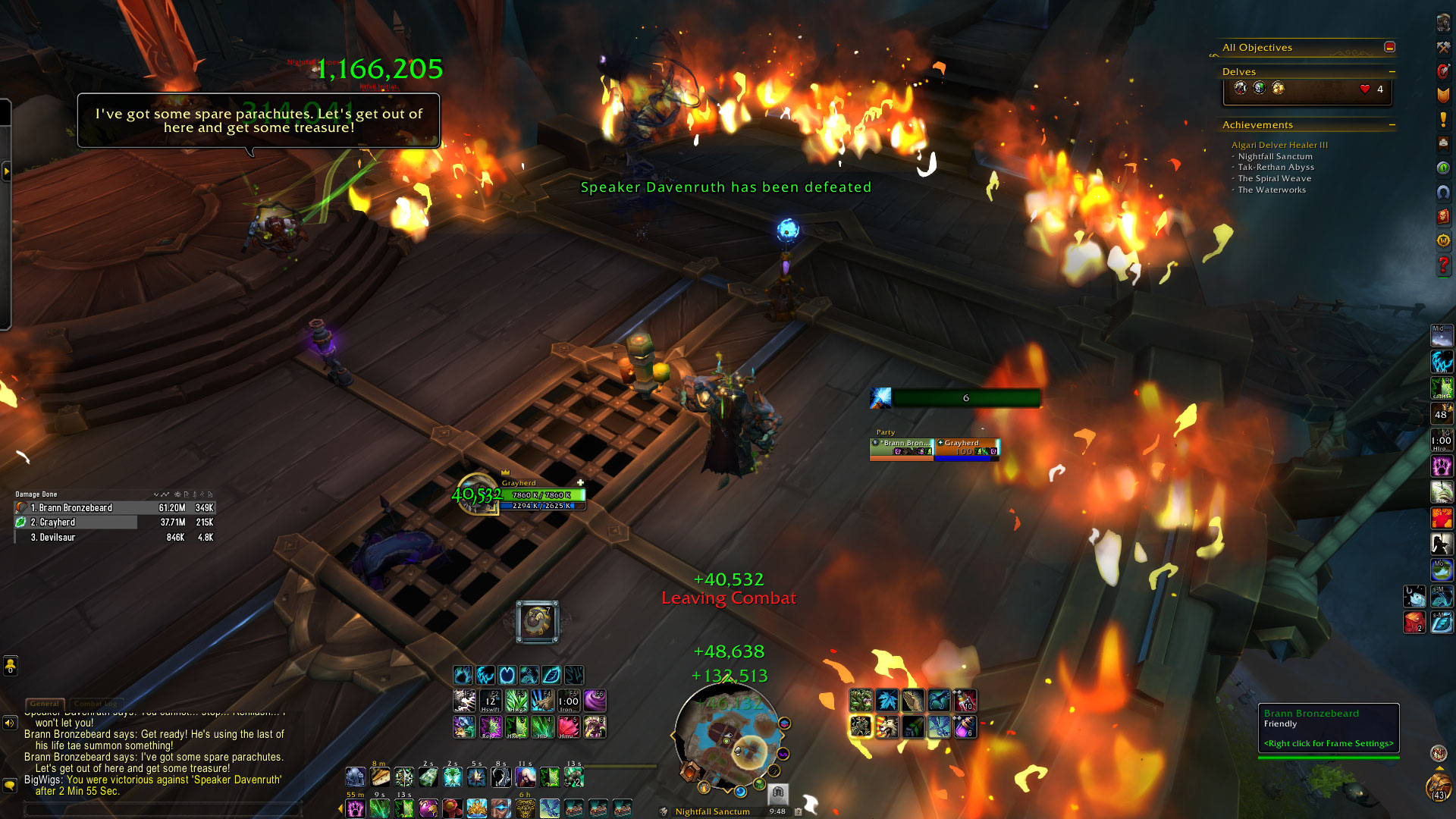Collapse the Achievements tracker section
This screenshot has width=1456, height=819.
(x=1392, y=125)
